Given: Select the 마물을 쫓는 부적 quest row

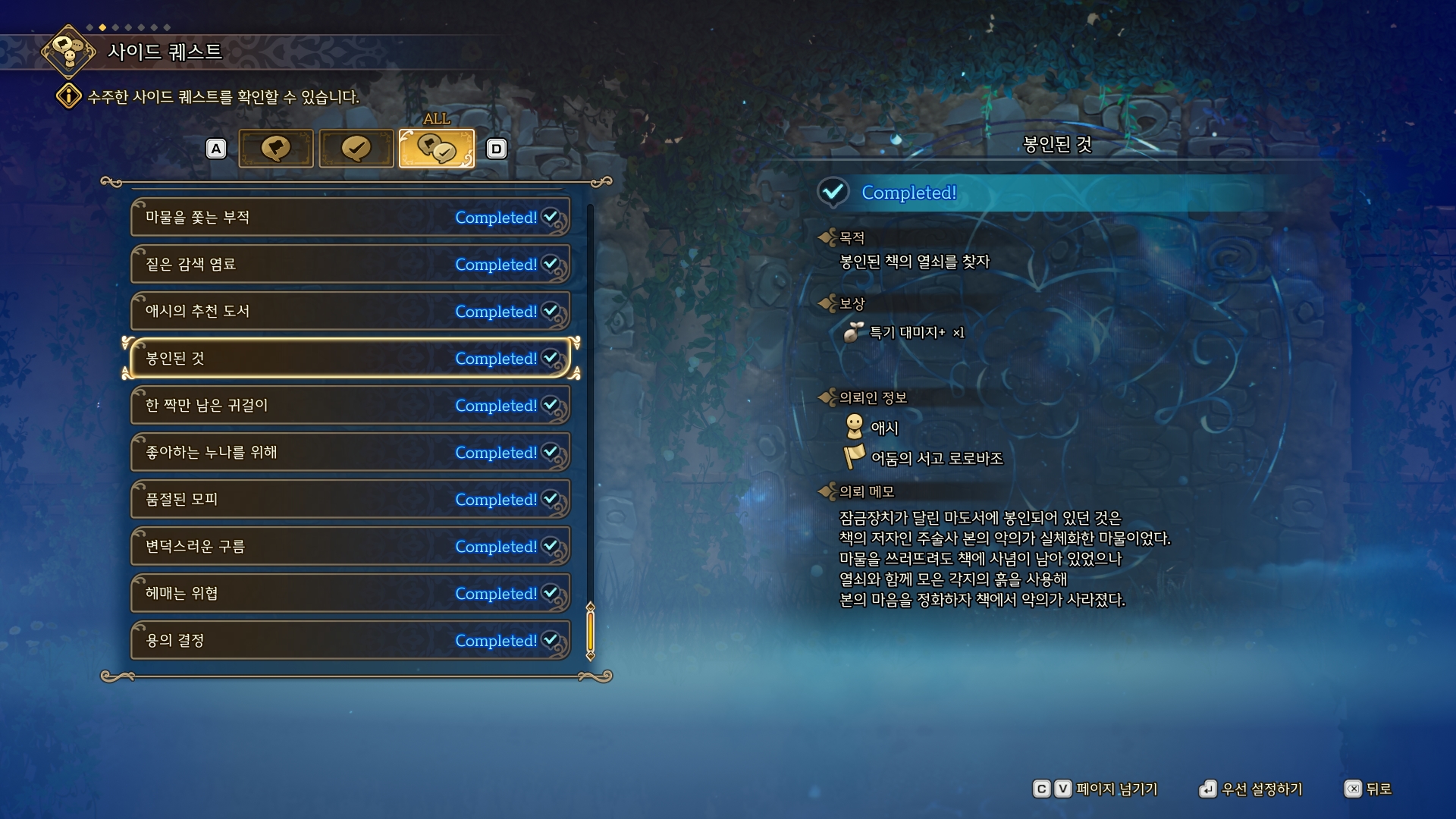Looking at the screenshot, I should pyautogui.click(x=350, y=218).
